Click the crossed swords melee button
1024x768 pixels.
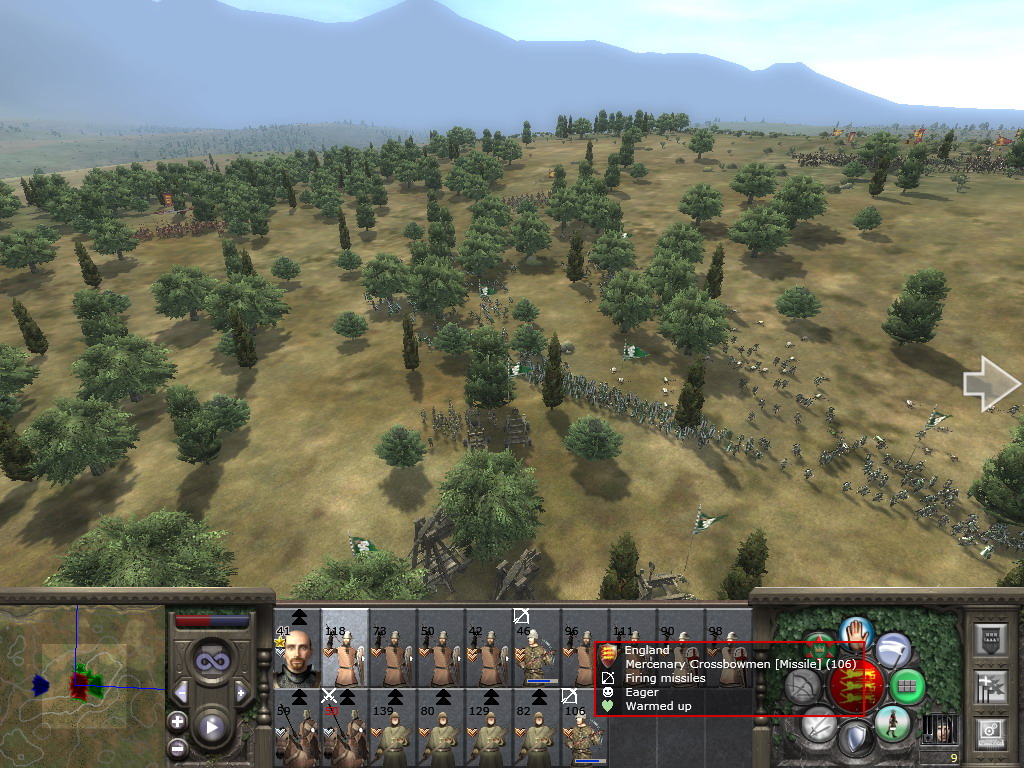818,723
